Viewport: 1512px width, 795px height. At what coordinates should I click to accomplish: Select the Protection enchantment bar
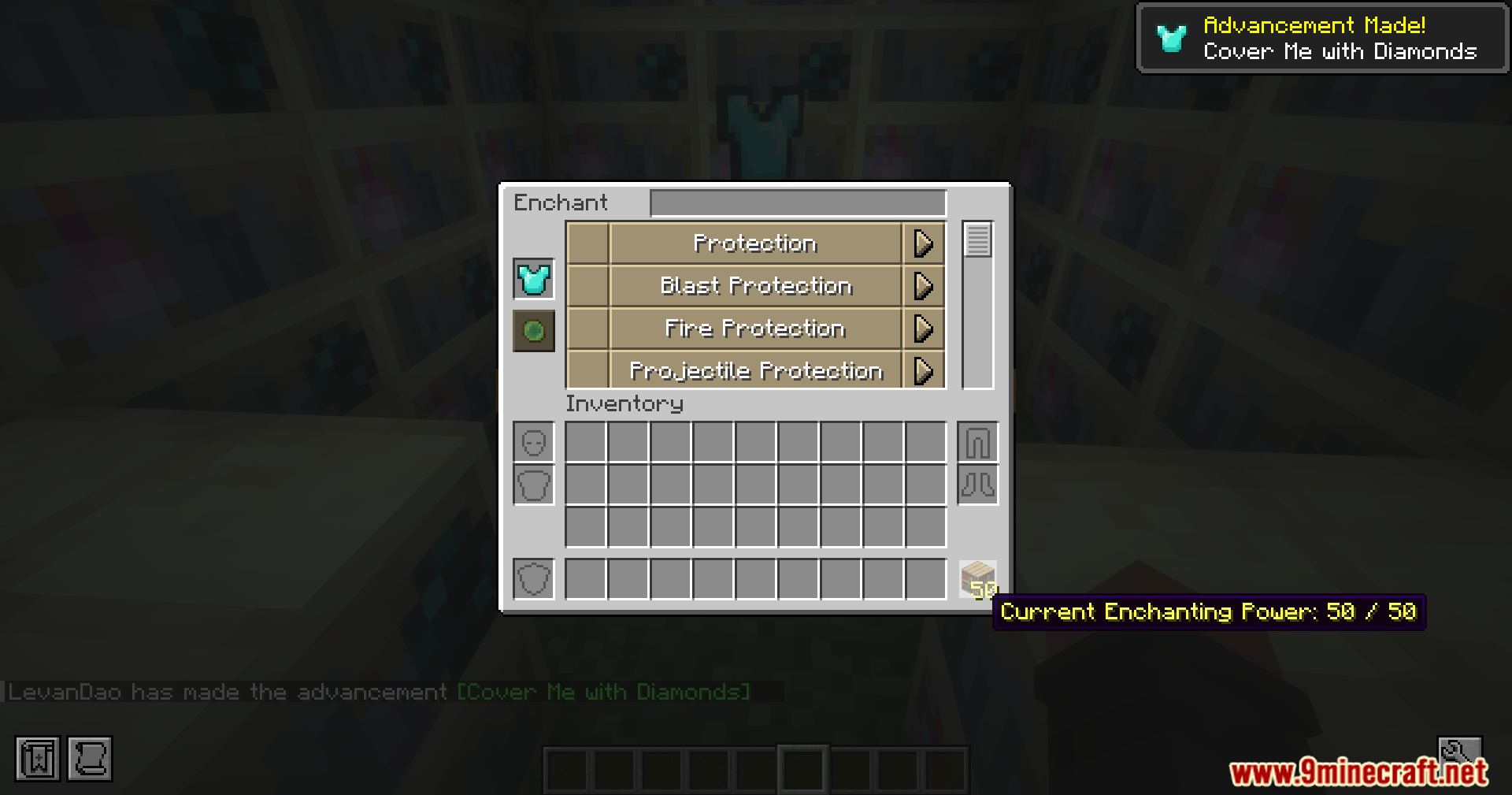coord(754,243)
